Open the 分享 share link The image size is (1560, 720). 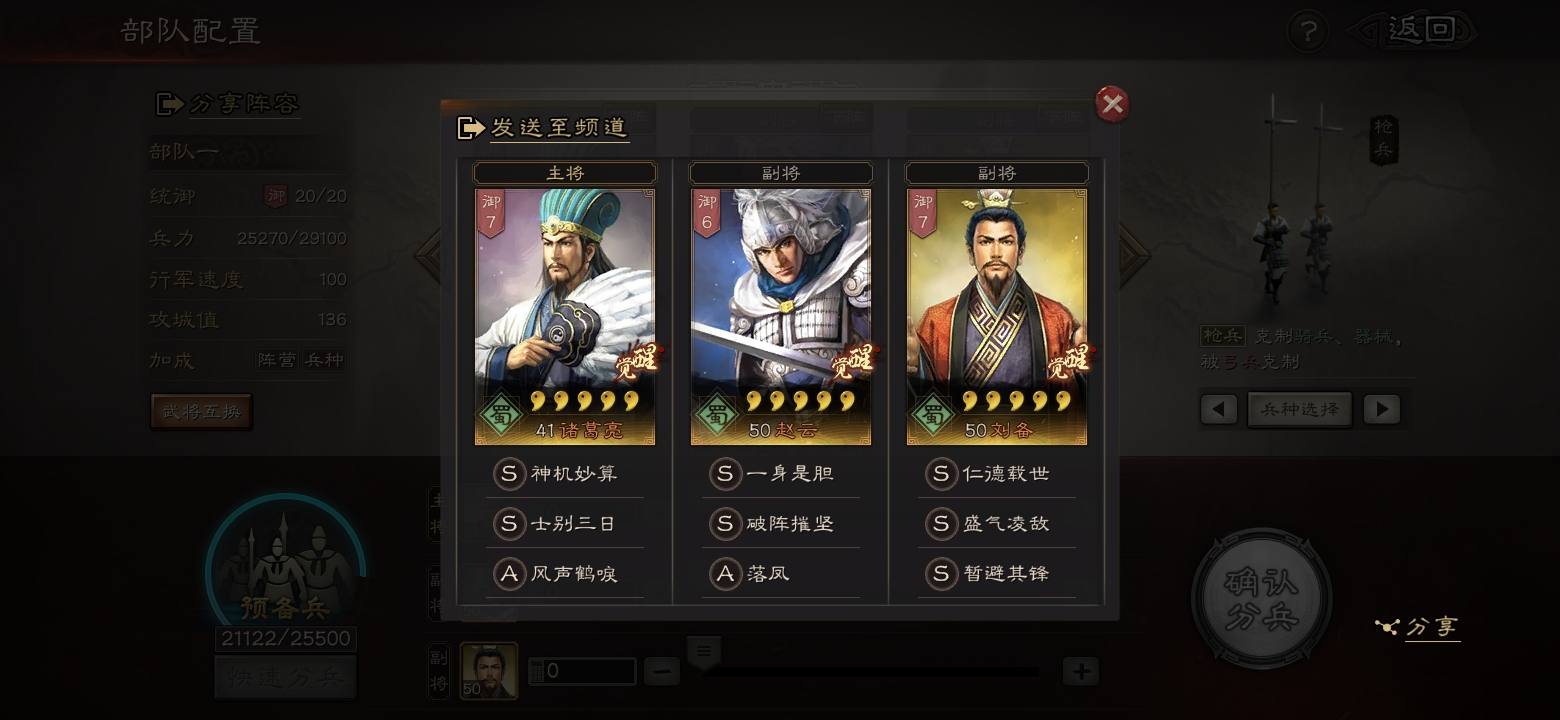coord(1420,627)
